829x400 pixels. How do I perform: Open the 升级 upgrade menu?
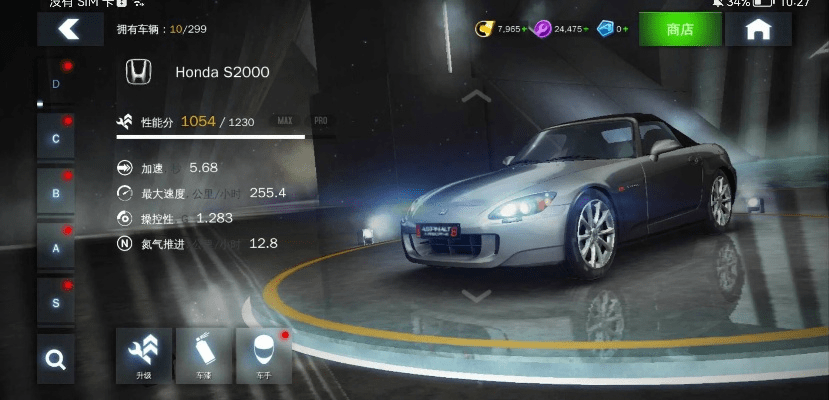point(144,355)
